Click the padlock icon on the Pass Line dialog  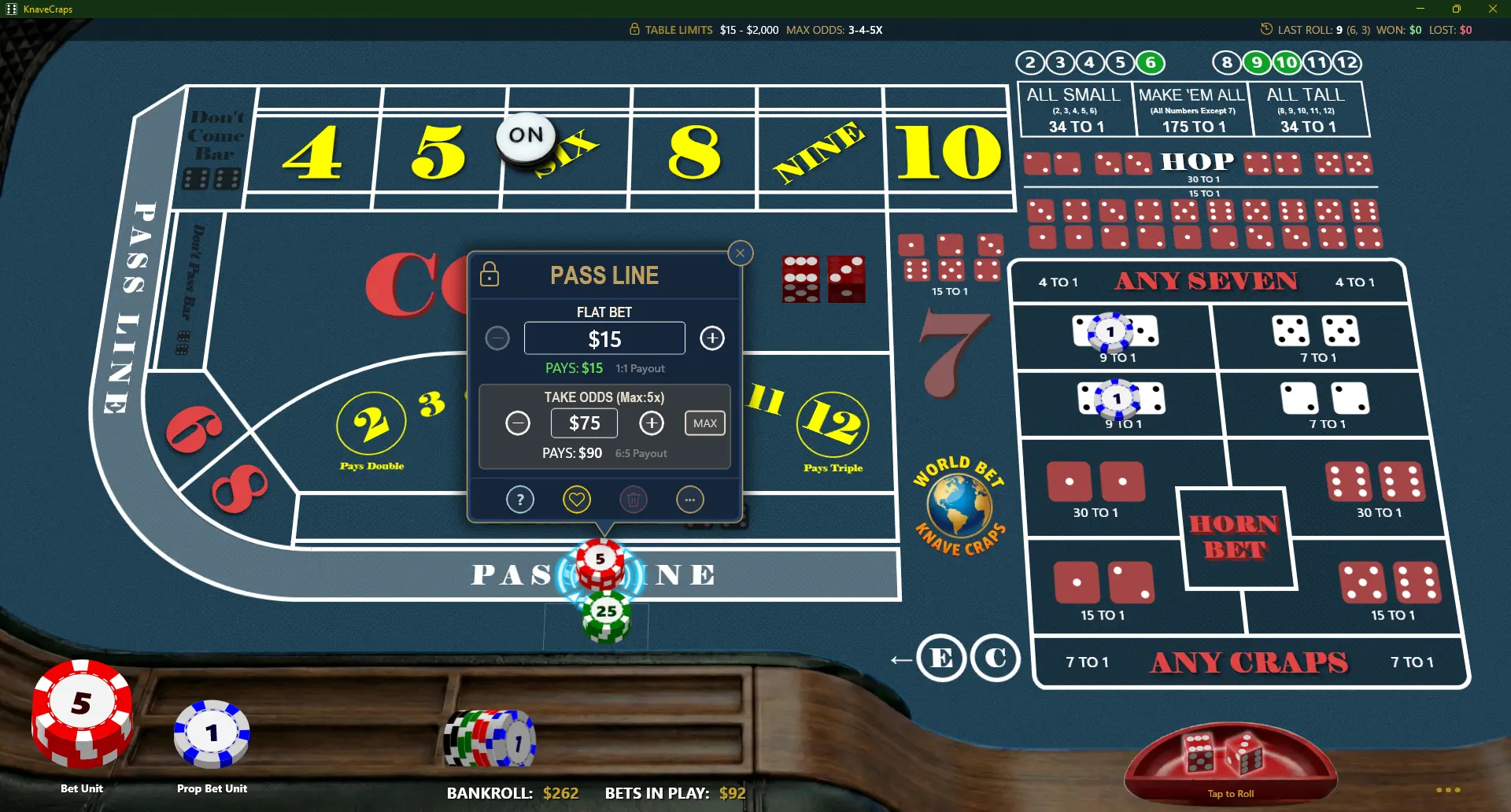[490, 275]
